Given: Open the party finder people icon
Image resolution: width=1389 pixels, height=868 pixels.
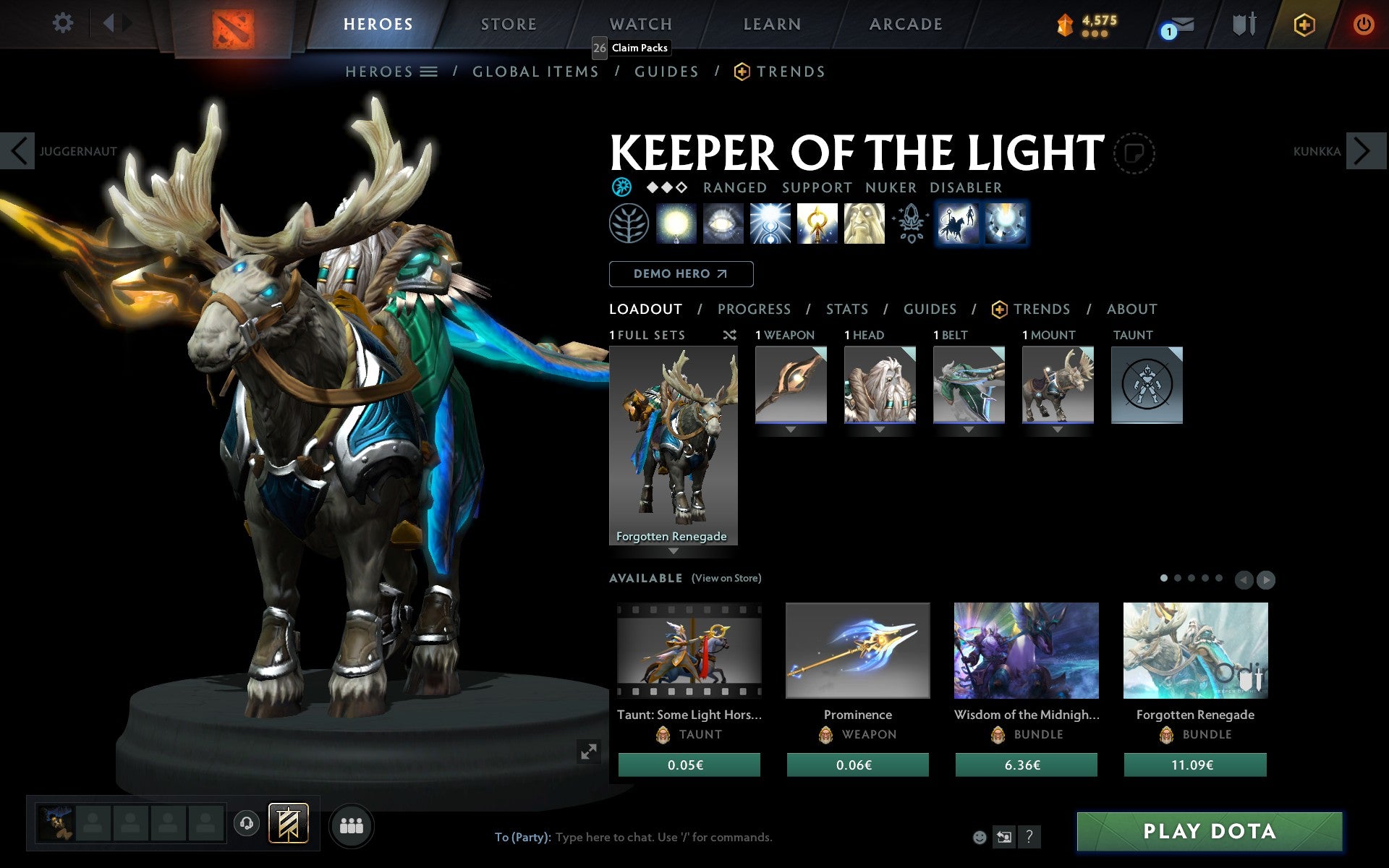Looking at the screenshot, I should pyautogui.click(x=351, y=825).
